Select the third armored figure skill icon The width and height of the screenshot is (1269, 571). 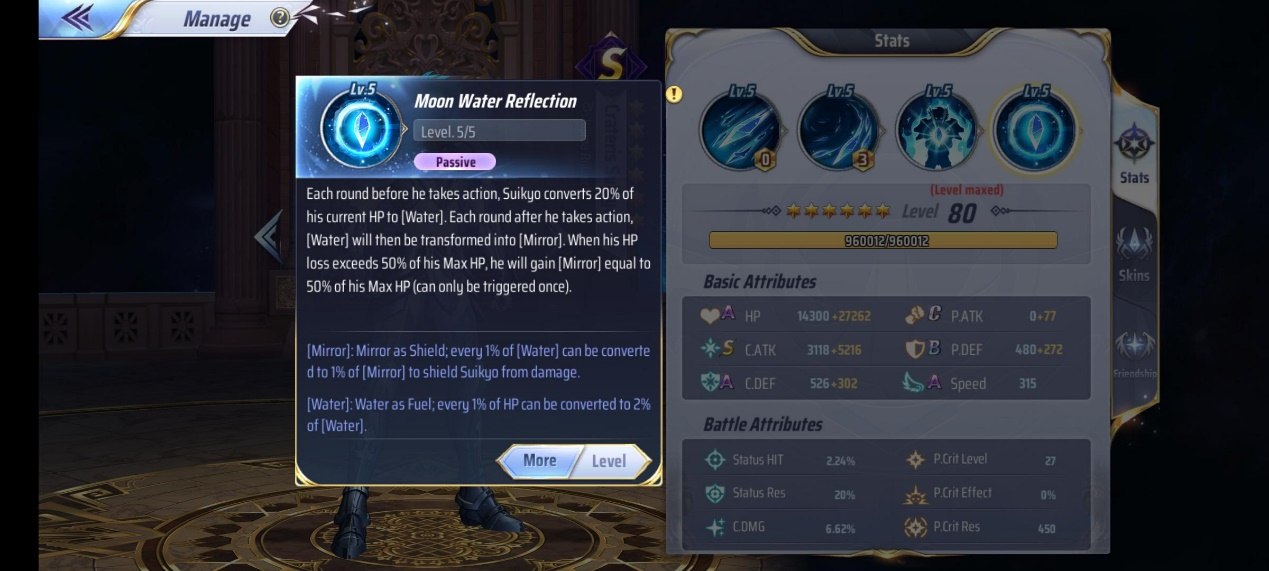tap(936, 129)
